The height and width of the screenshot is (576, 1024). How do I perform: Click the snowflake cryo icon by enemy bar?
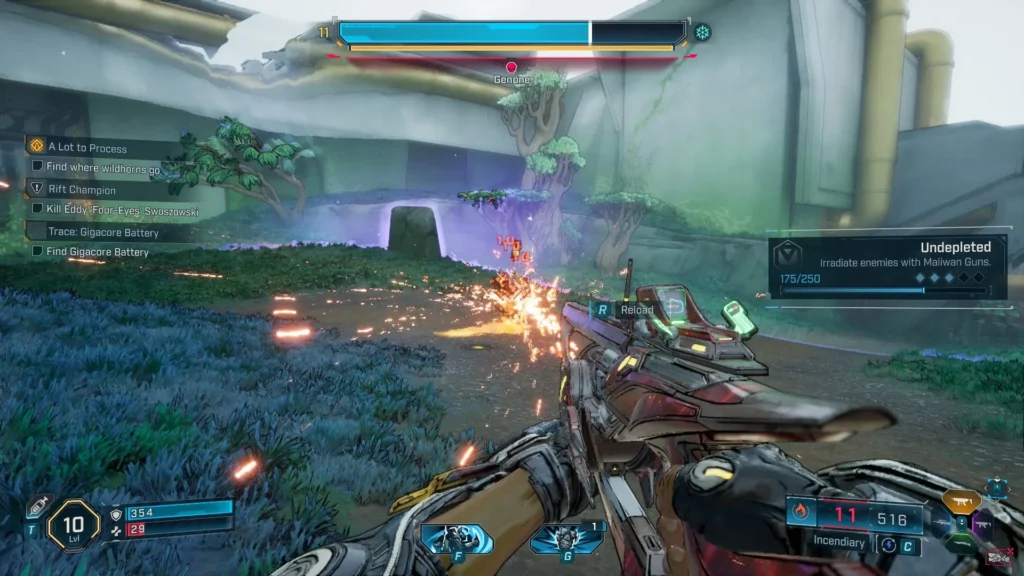pos(702,32)
